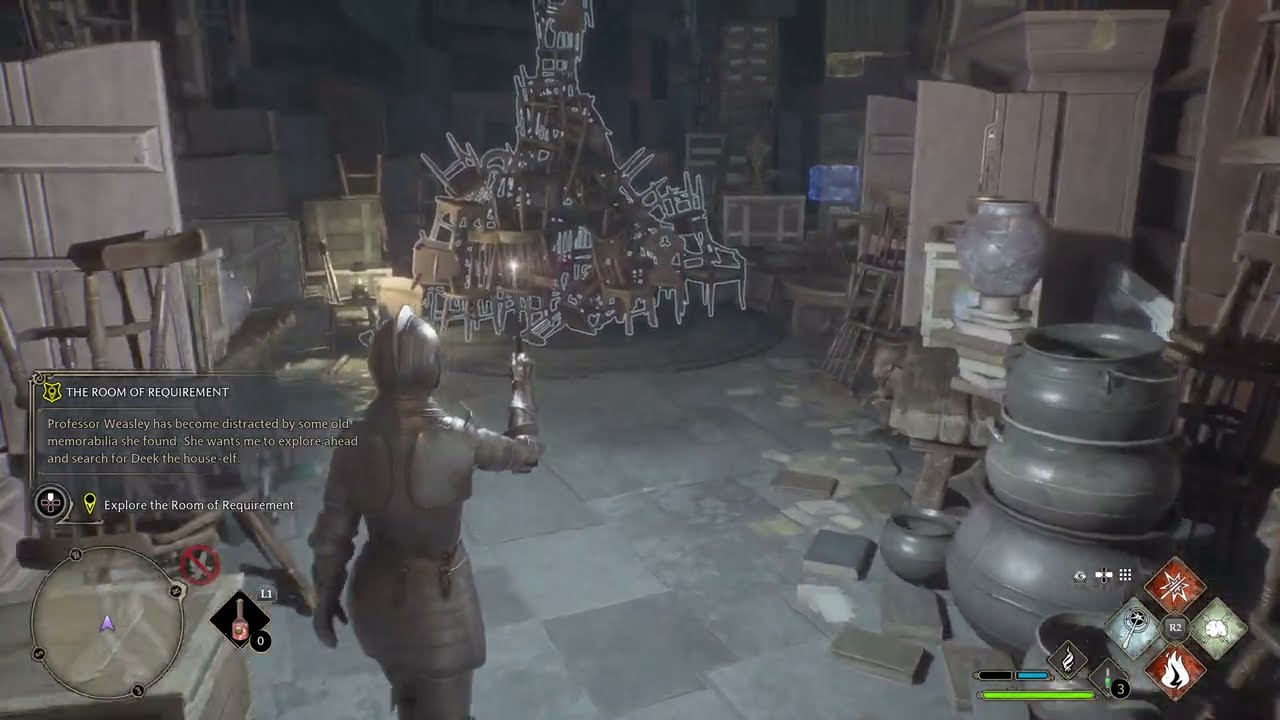Click the yellow objective location pin
This screenshot has width=1280, height=720.
coord(90,502)
